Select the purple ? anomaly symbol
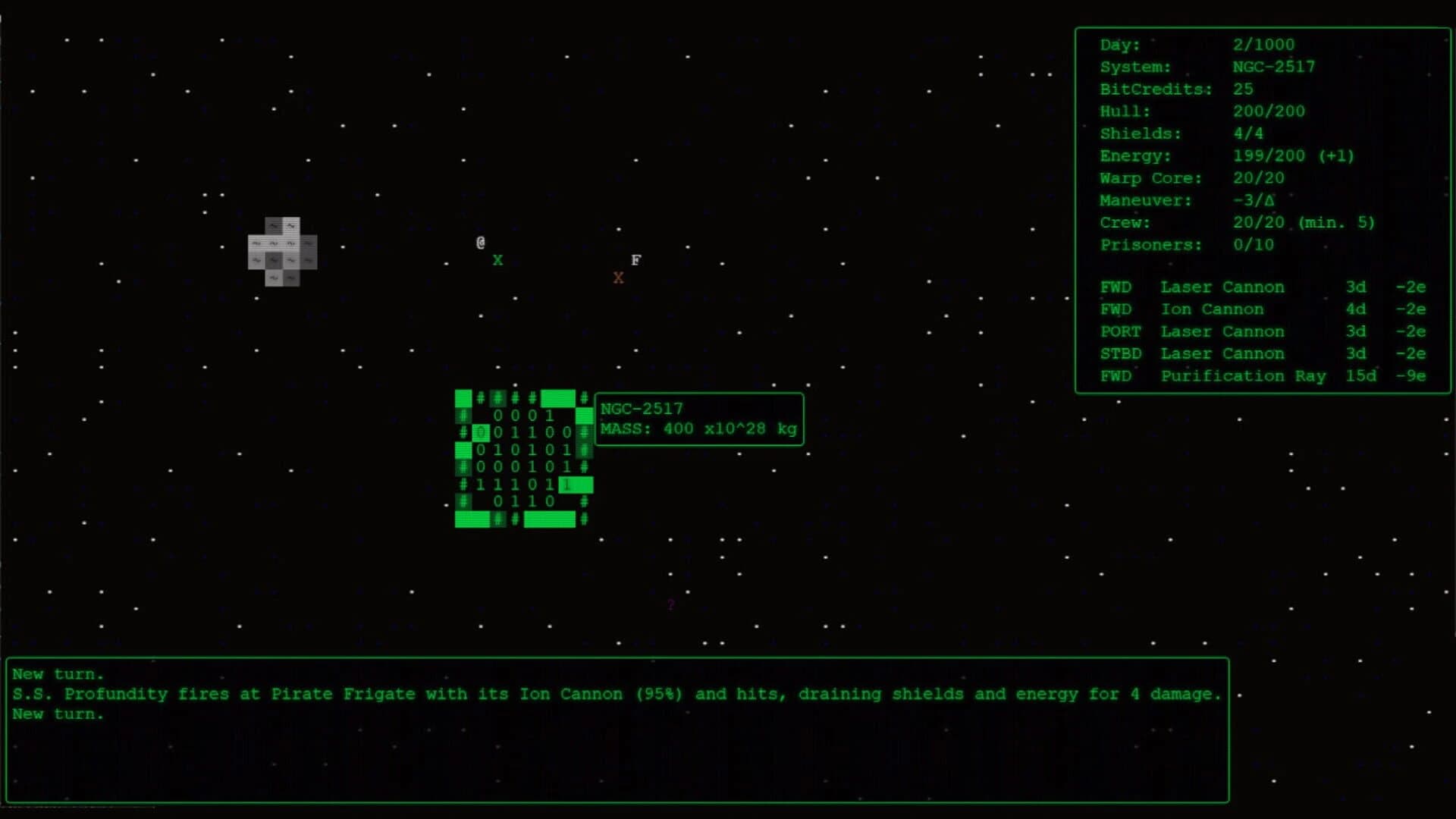This screenshot has width=1456, height=819. 670,604
